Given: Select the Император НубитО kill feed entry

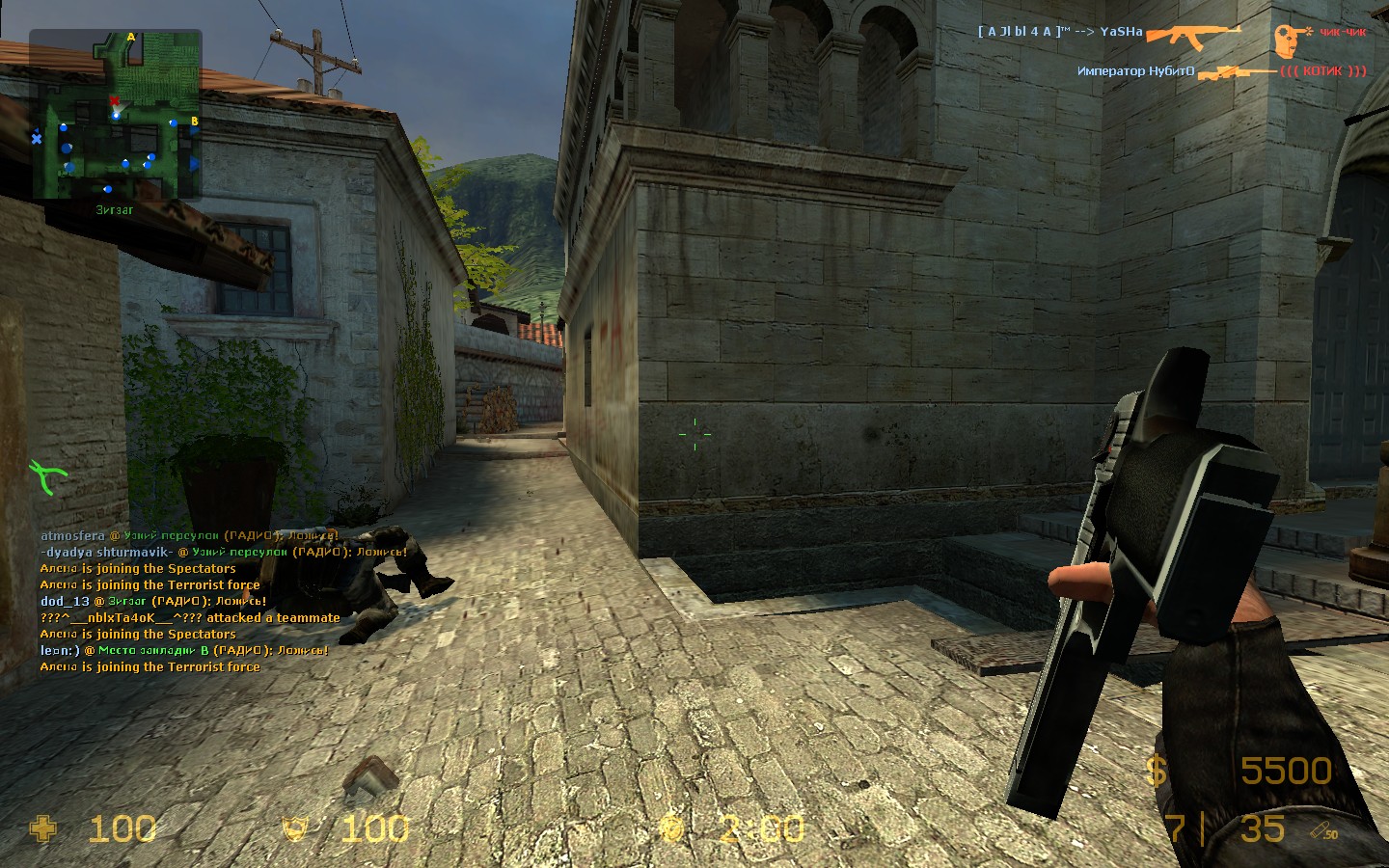Looking at the screenshot, I should tap(1221, 71).
